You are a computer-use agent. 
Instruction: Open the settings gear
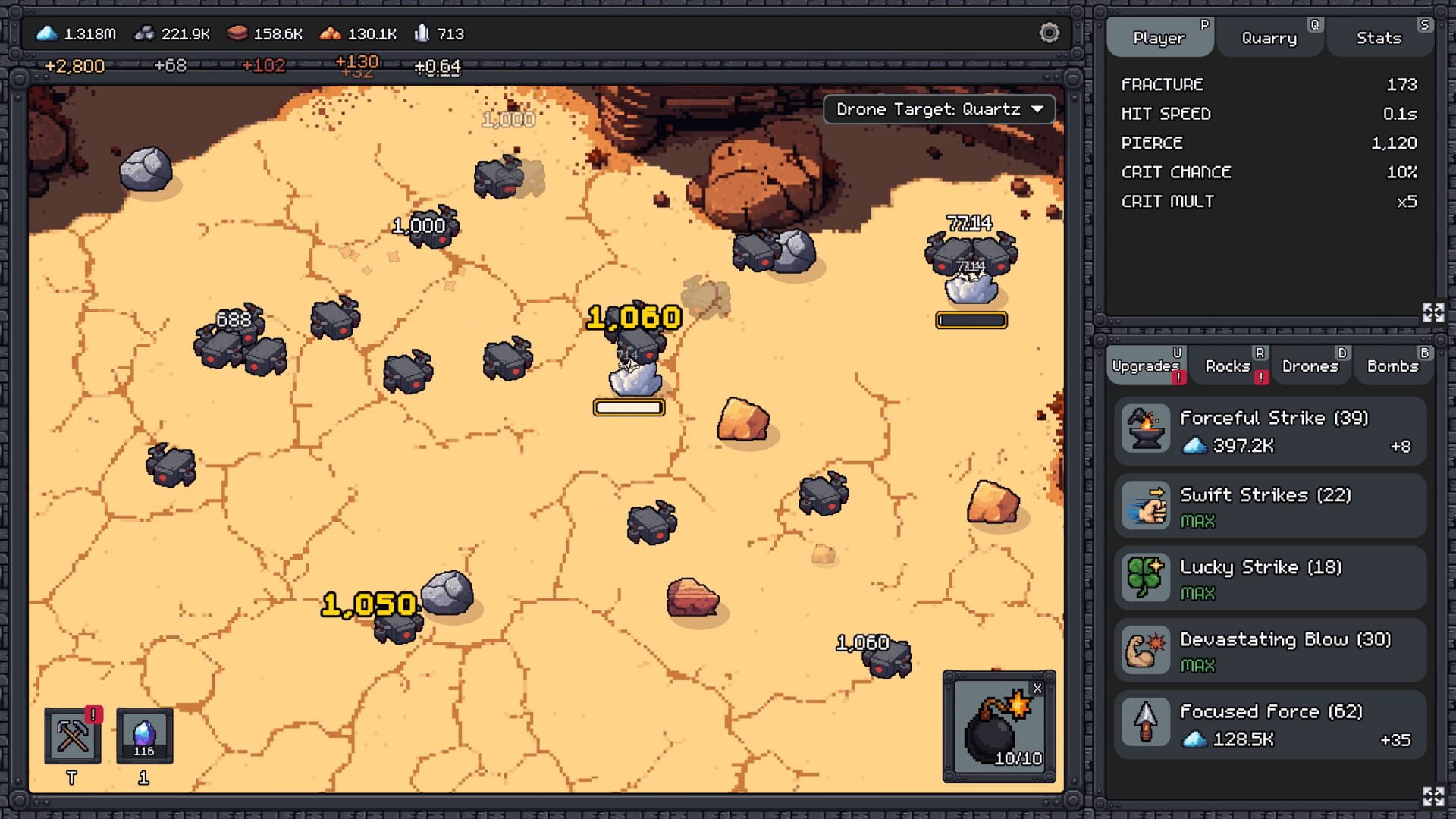tap(1050, 33)
